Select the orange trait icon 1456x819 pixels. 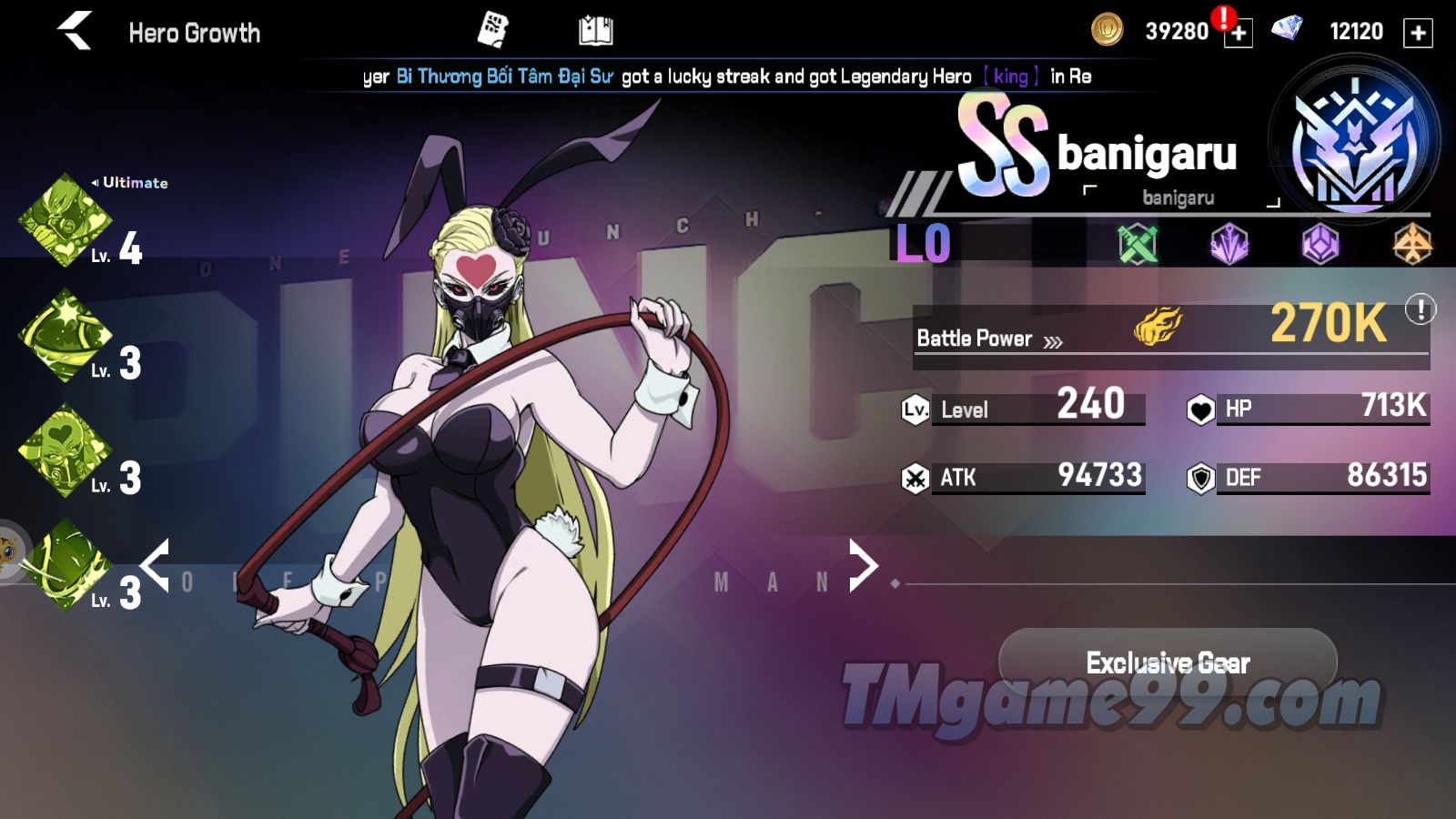coord(1411,244)
